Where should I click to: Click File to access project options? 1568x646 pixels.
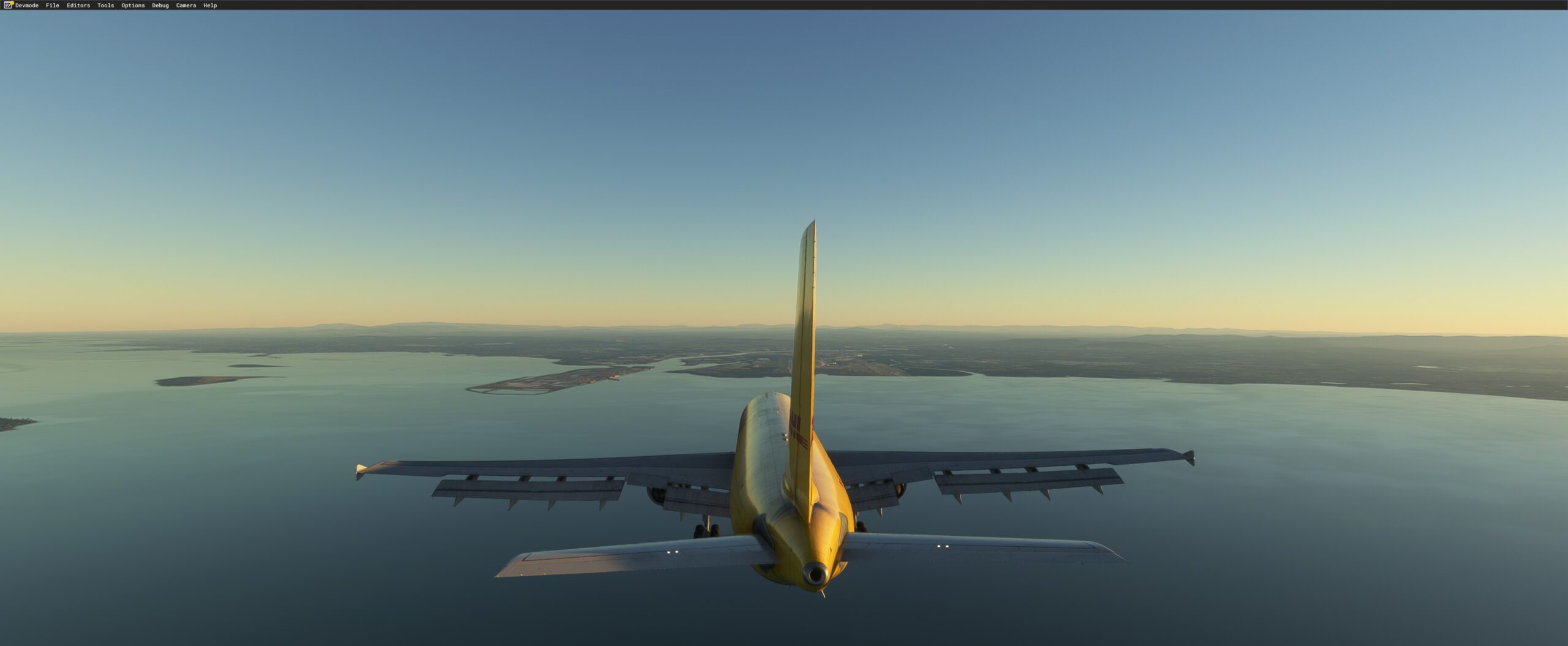pyautogui.click(x=51, y=5)
